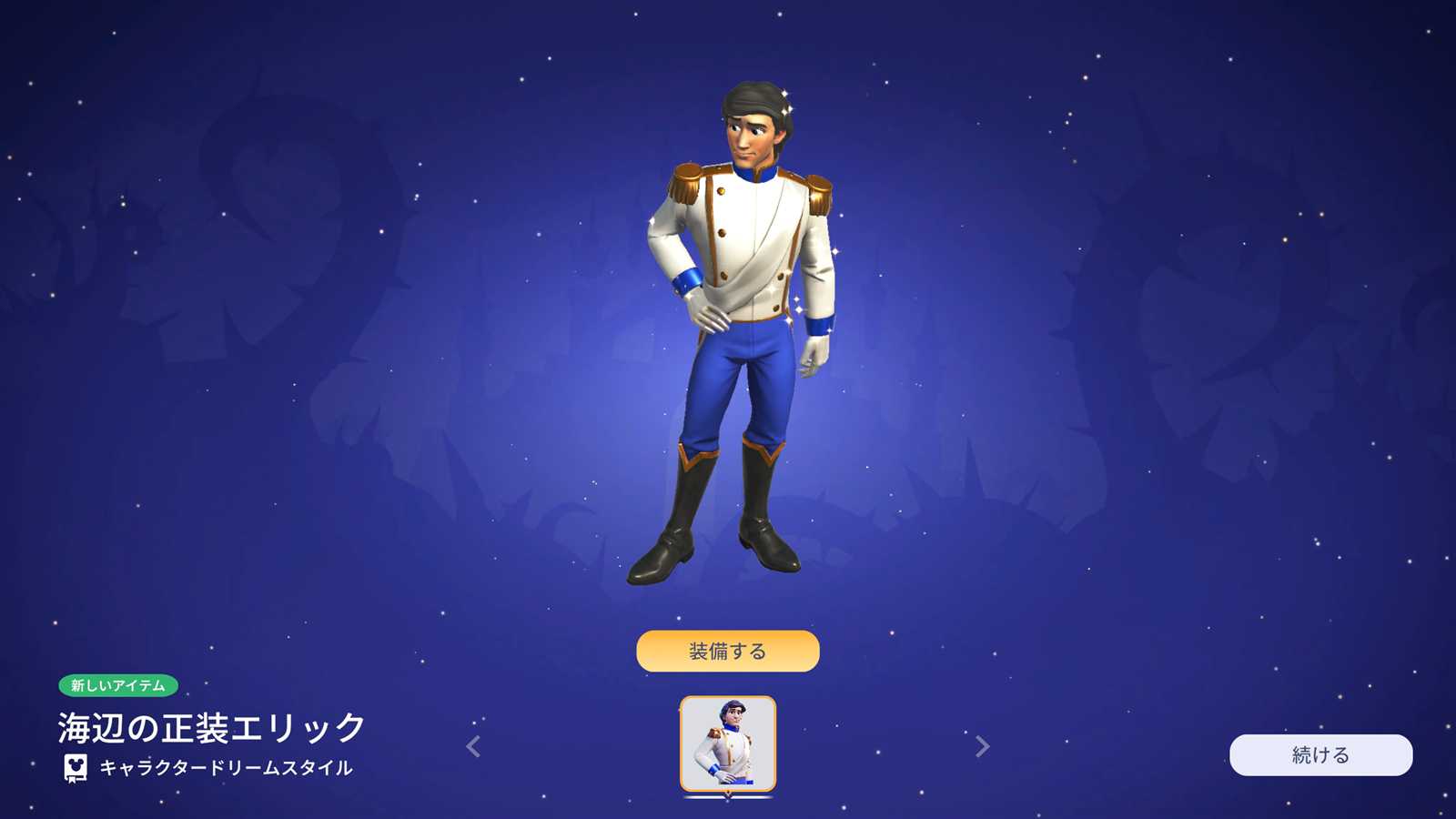
Task: Show next item with right arrow
Action: pyautogui.click(x=982, y=746)
